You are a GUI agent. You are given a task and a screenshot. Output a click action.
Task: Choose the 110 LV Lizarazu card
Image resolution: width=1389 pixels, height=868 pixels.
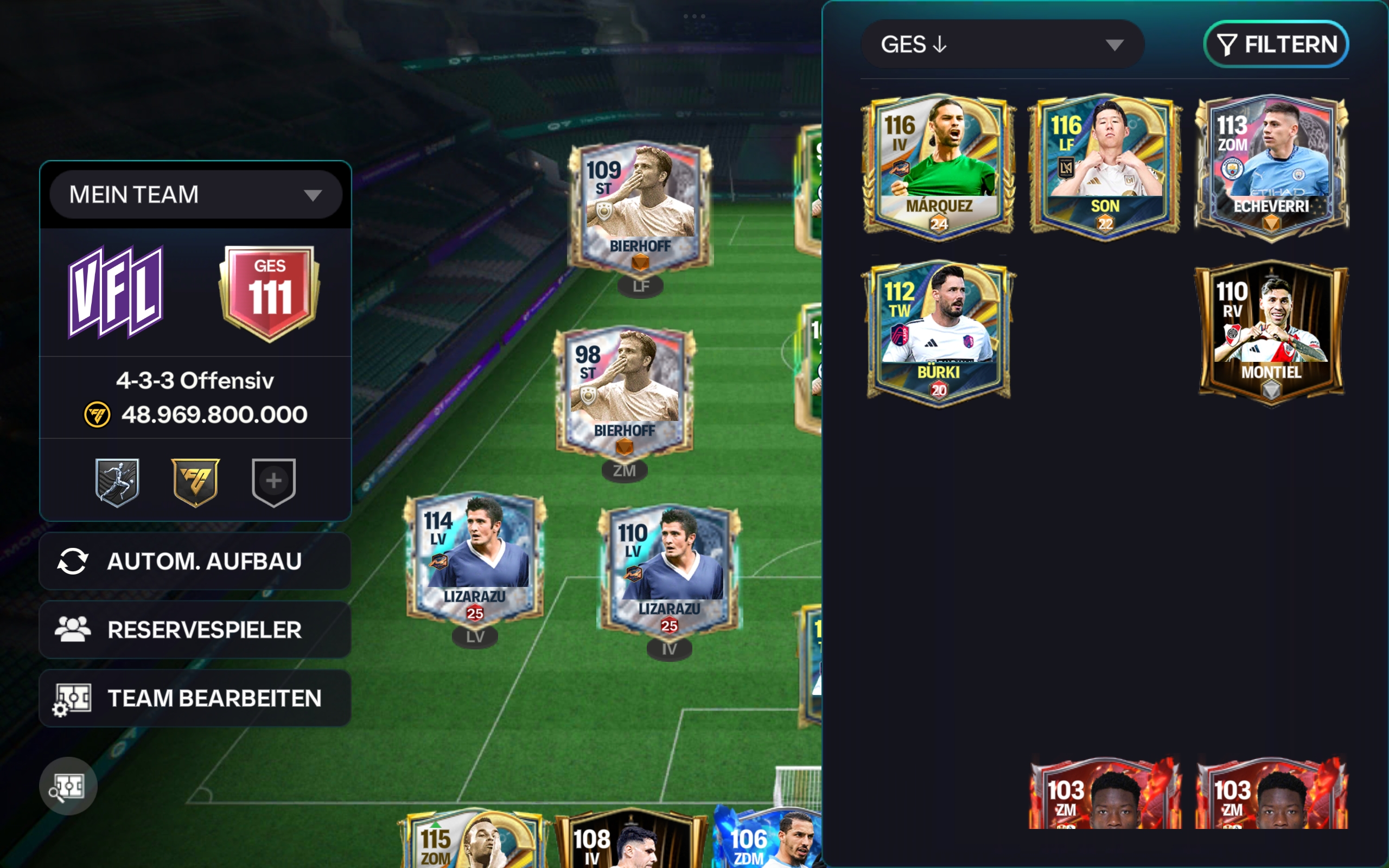pos(669,572)
